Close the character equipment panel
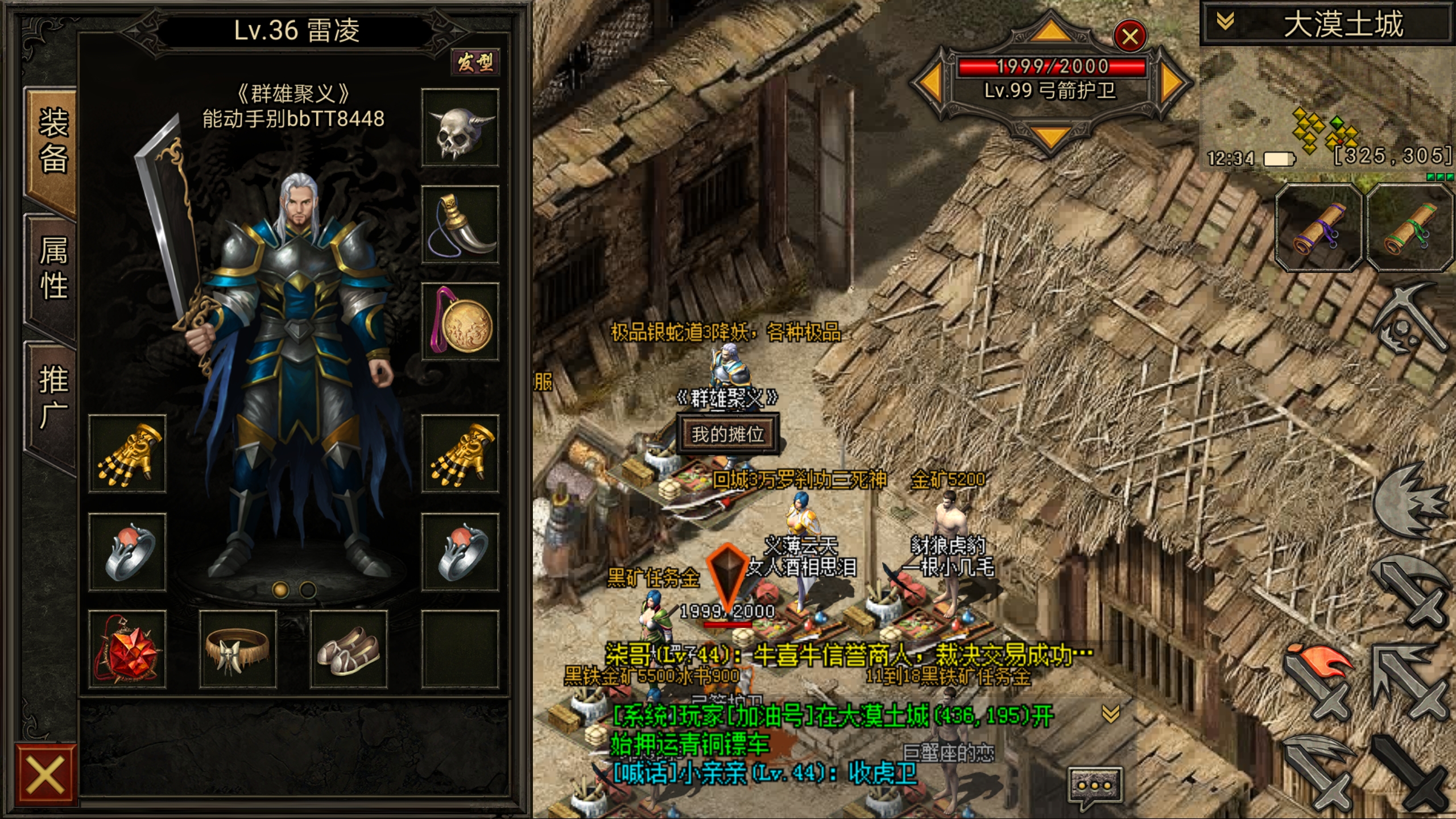This screenshot has width=1456, height=819. tap(45, 775)
